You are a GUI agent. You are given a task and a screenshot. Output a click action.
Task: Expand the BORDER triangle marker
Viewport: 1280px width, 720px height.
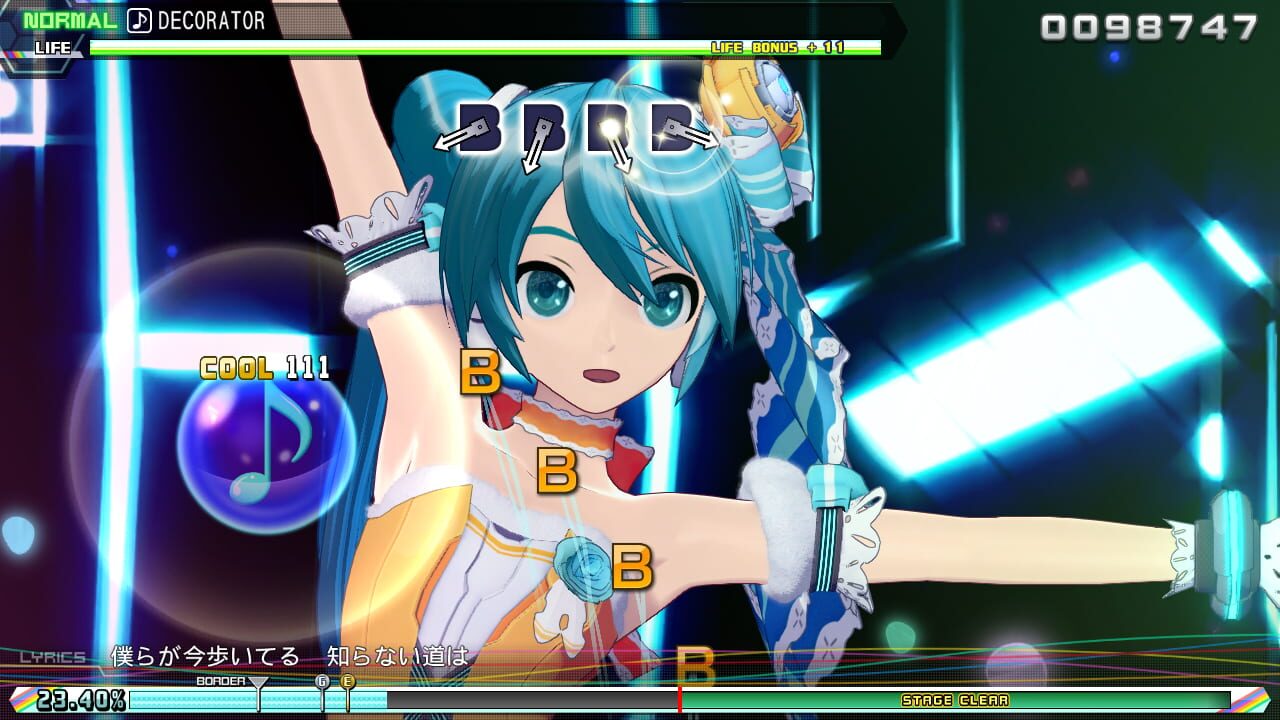coord(258,683)
